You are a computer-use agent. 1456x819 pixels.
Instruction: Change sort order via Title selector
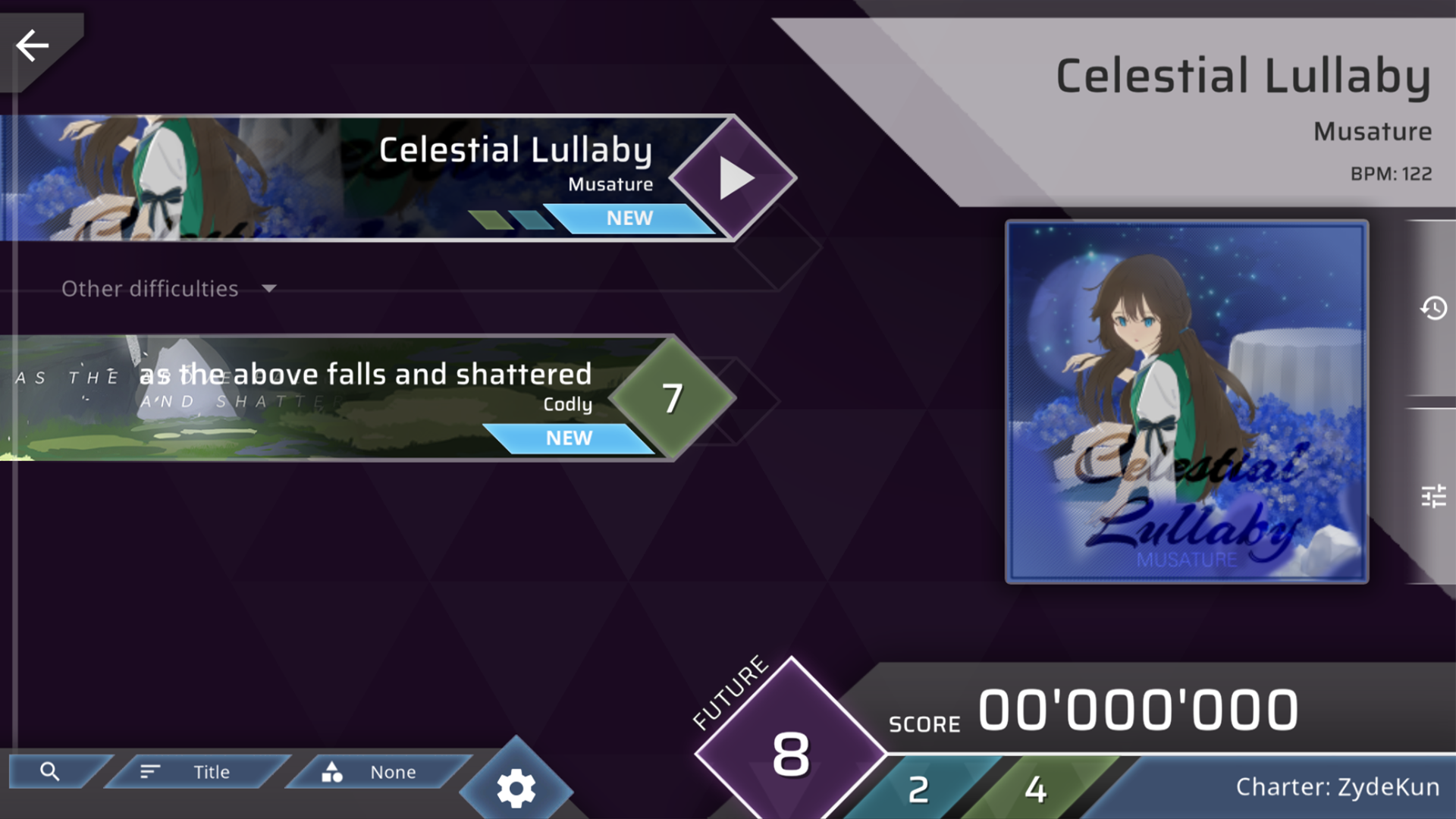tap(211, 771)
